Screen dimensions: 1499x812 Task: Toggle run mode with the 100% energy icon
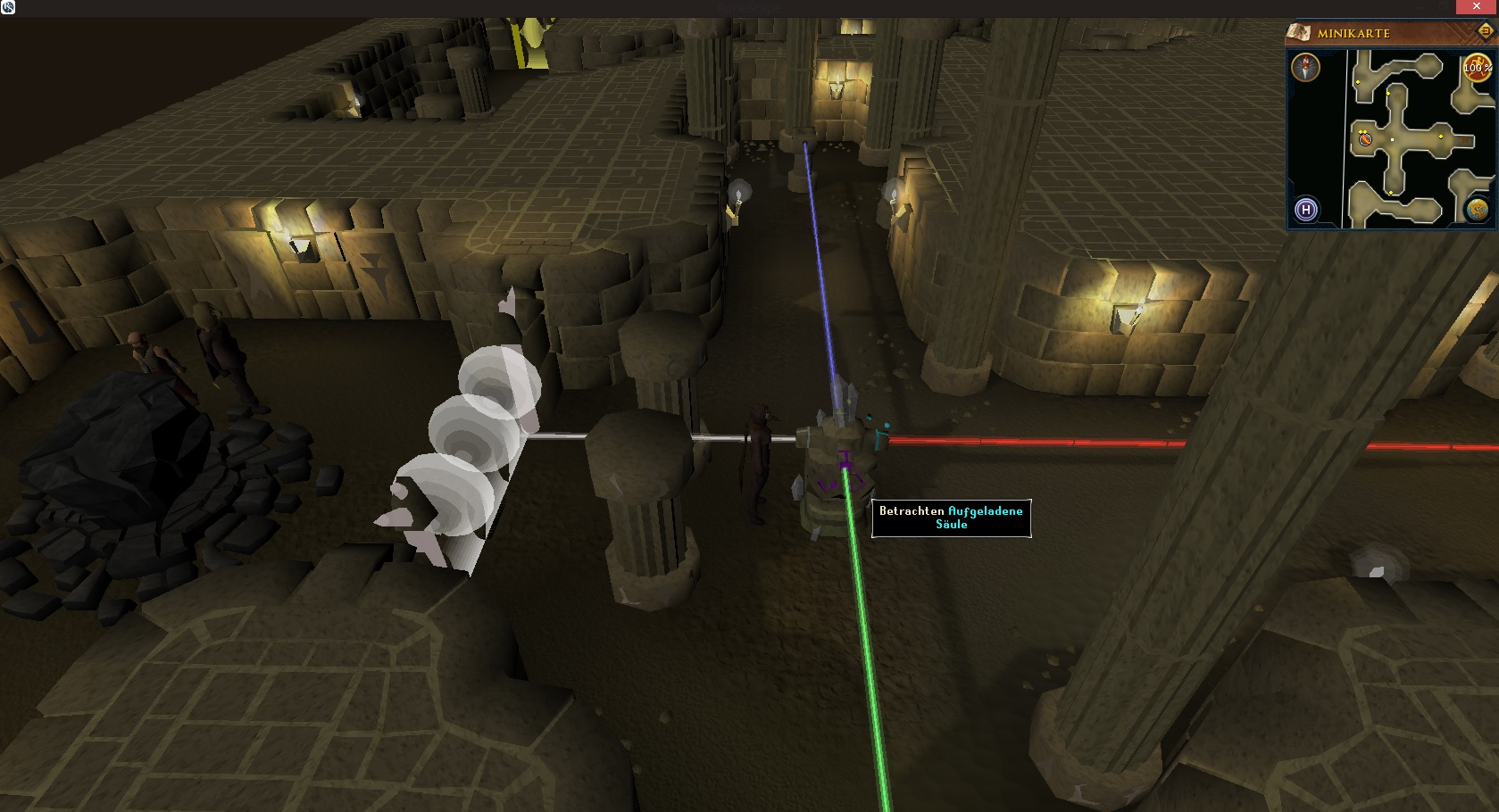click(1477, 68)
